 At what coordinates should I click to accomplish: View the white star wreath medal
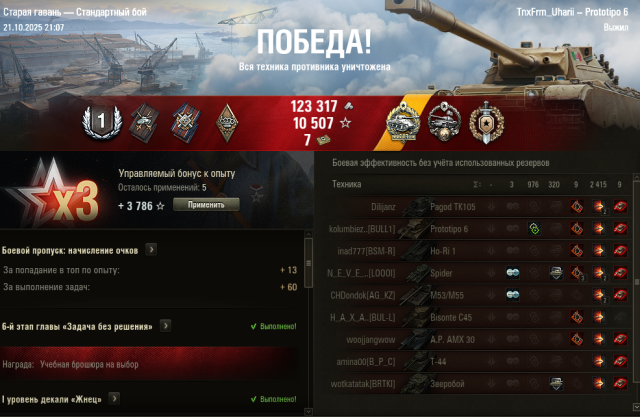(x=486, y=121)
